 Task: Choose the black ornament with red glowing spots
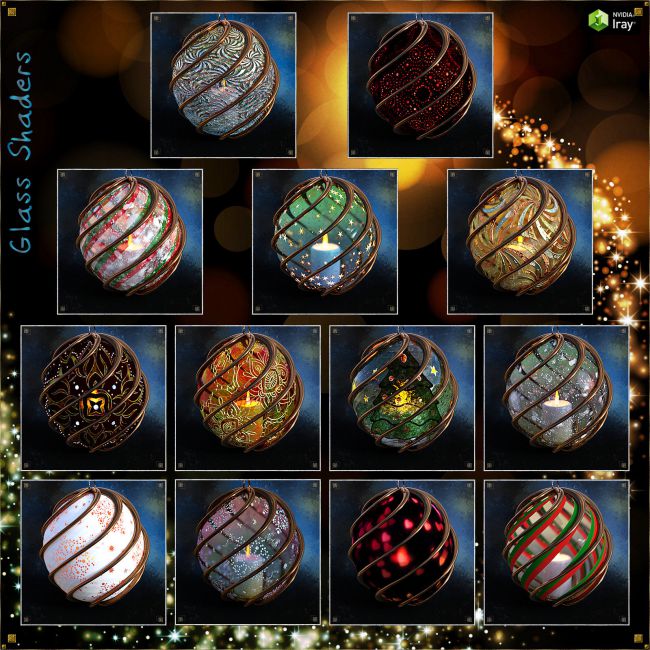(x=402, y=551)
